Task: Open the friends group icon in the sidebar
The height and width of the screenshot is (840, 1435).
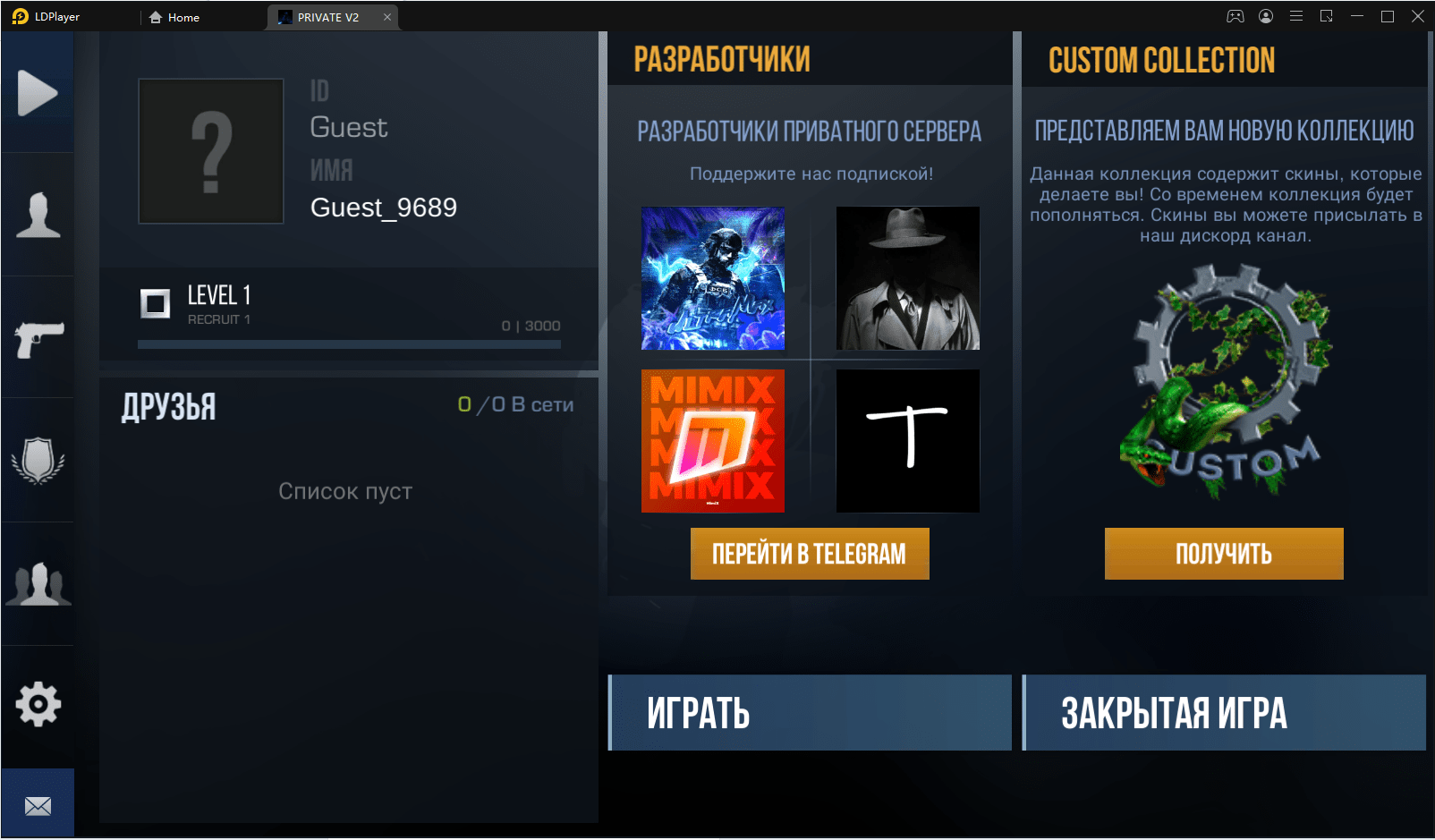Action: [x=38, y=582]
